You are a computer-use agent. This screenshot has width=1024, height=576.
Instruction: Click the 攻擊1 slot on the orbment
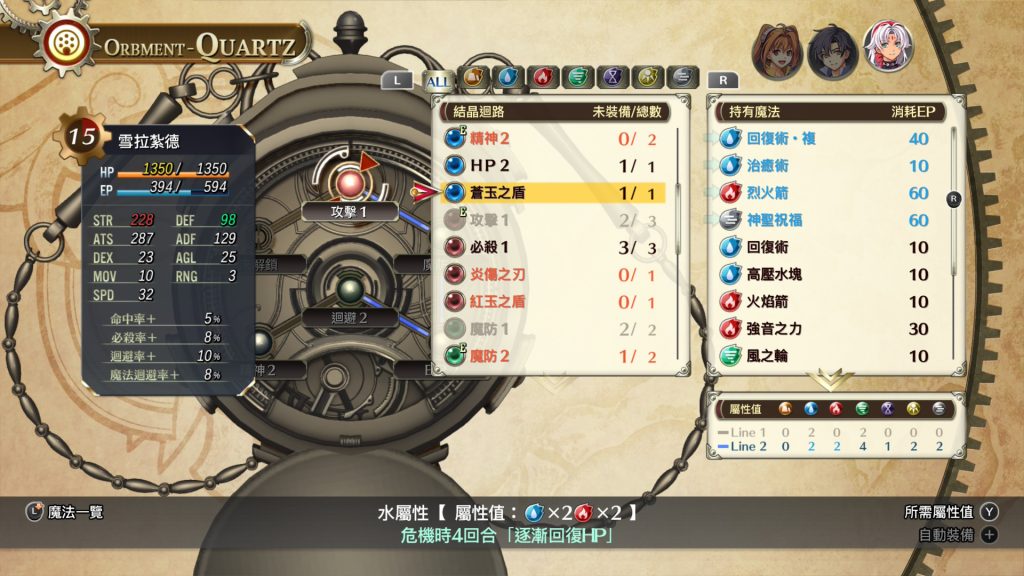350,211
